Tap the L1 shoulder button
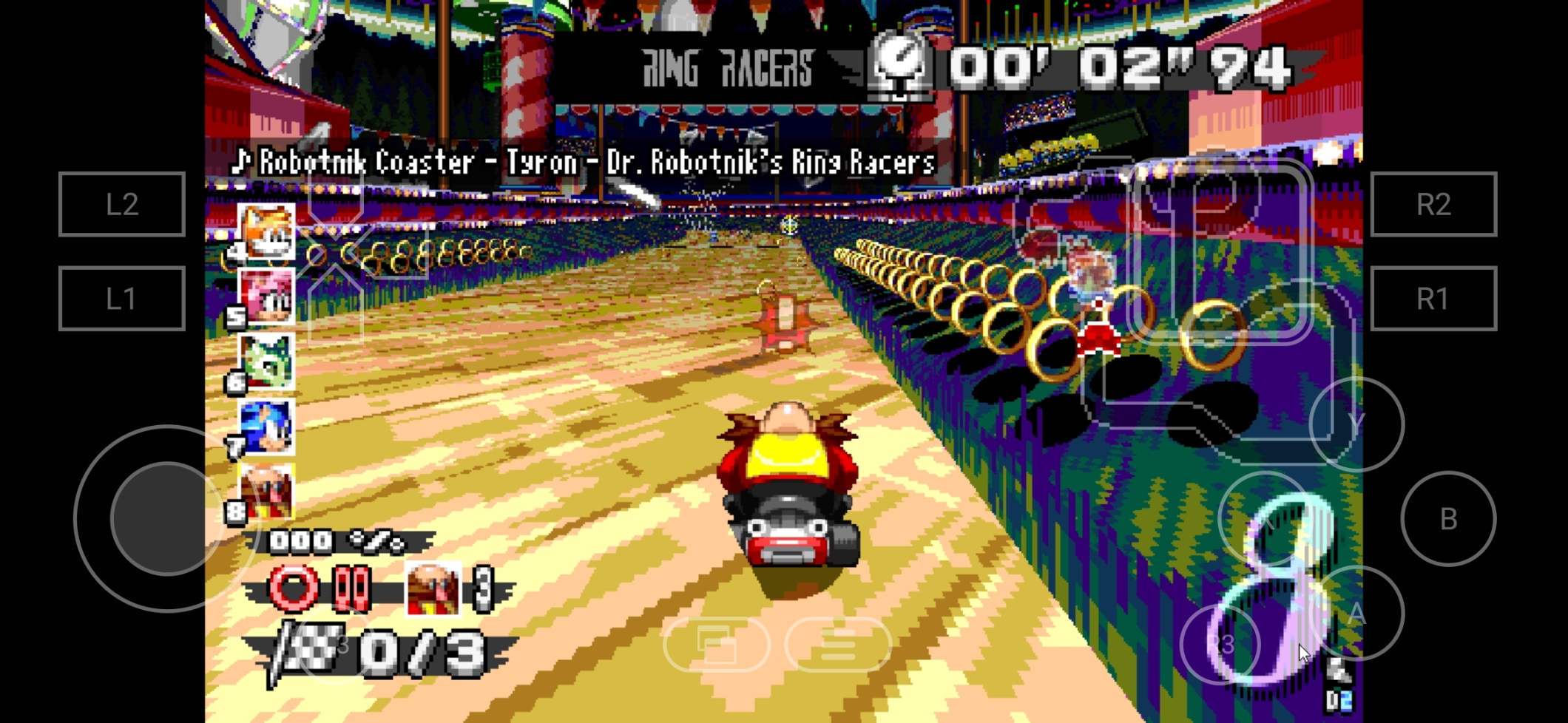Viewport: 1568px width, 723px height. (x=122, y=299)
